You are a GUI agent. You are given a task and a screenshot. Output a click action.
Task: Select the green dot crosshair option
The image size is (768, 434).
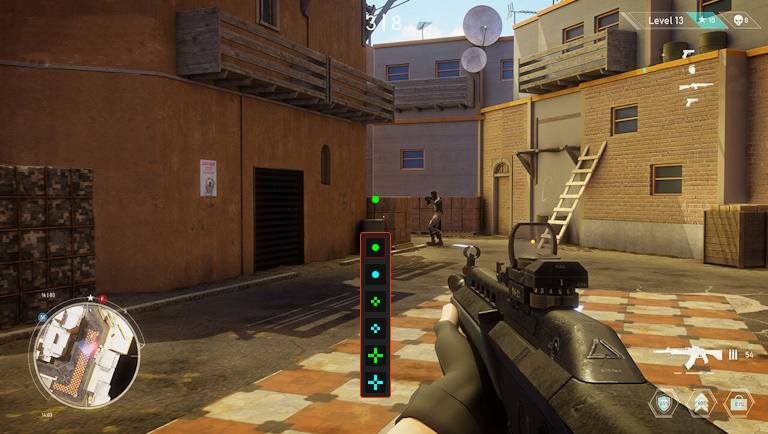point(375,246)
